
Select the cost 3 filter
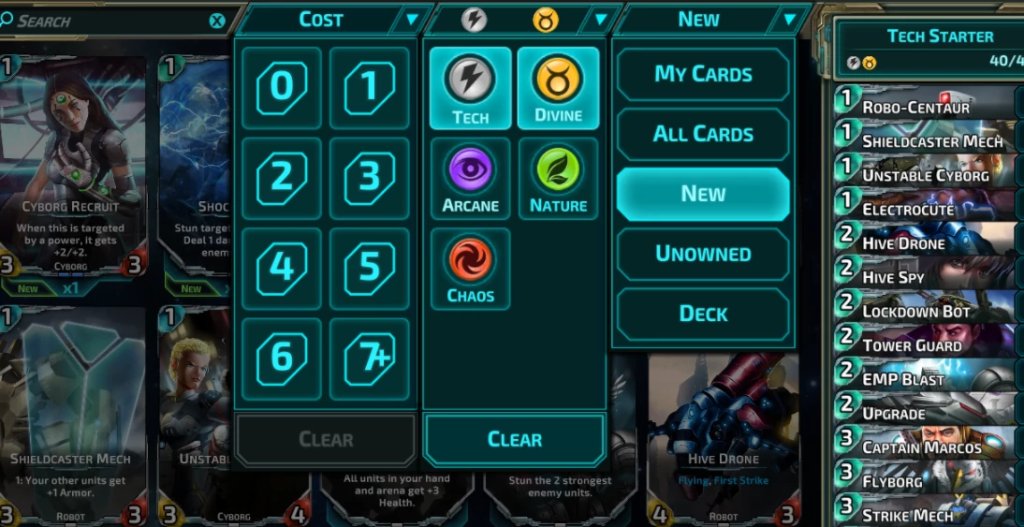[369, 178]
